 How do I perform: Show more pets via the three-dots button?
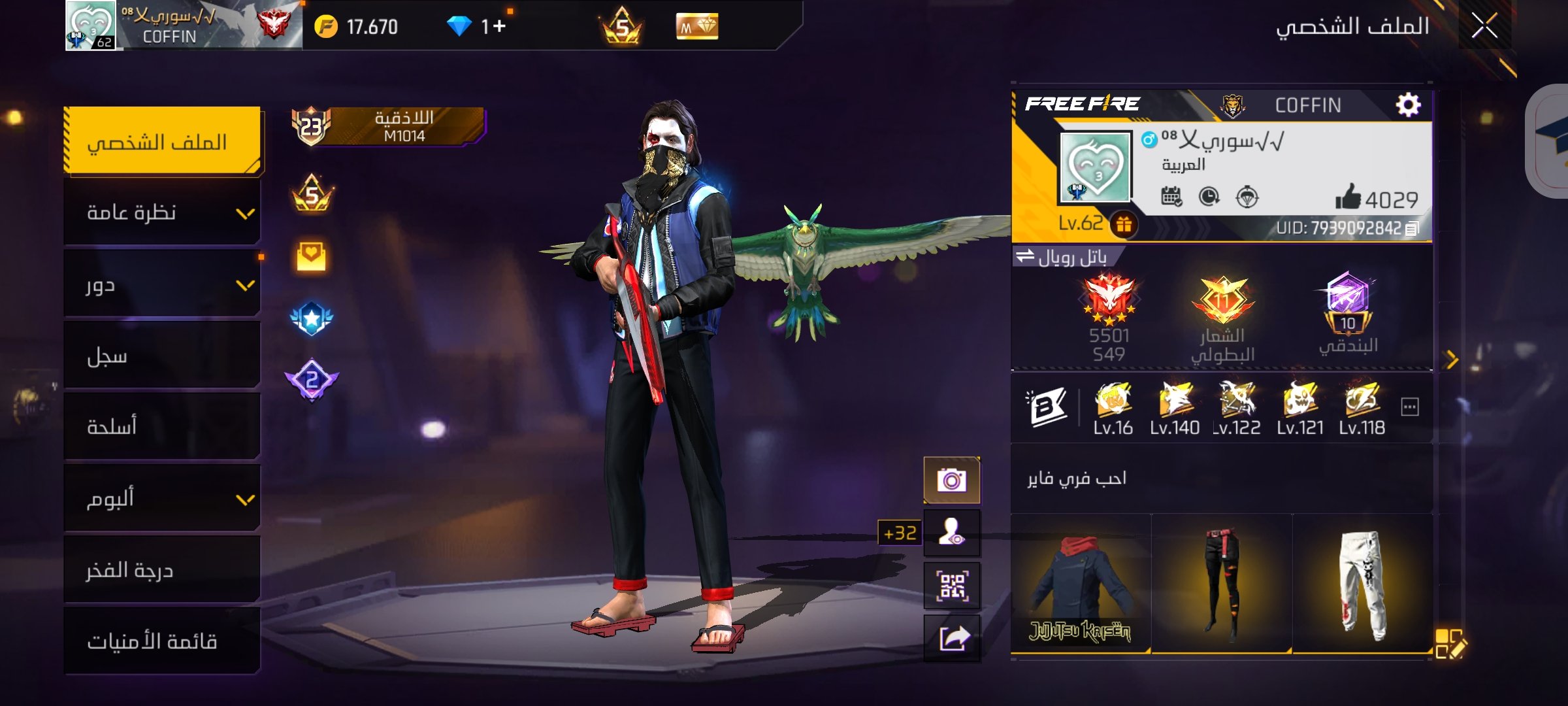coord(1410,407)
